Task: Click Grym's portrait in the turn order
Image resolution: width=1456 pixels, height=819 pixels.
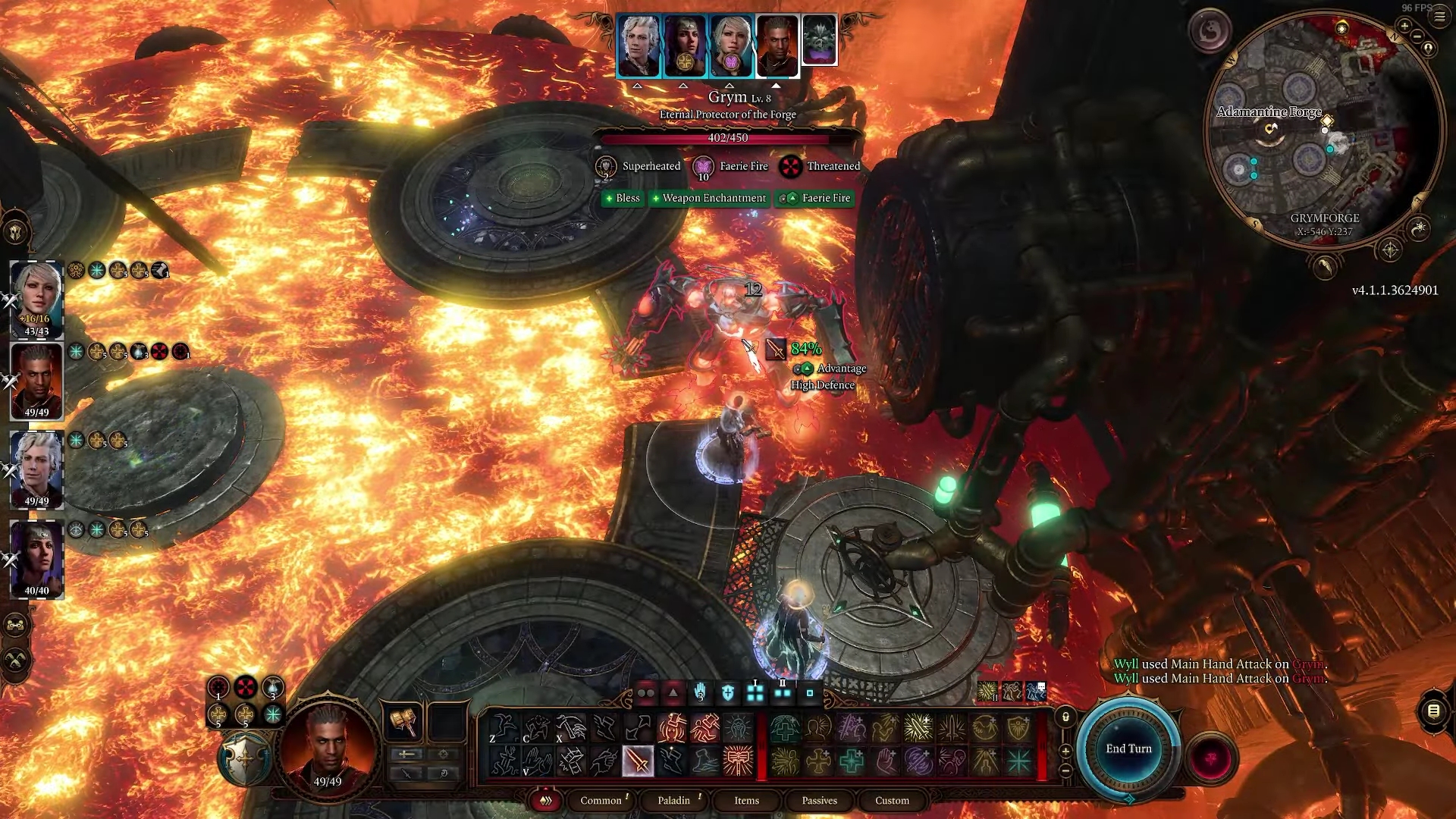Action: point(819,40)
